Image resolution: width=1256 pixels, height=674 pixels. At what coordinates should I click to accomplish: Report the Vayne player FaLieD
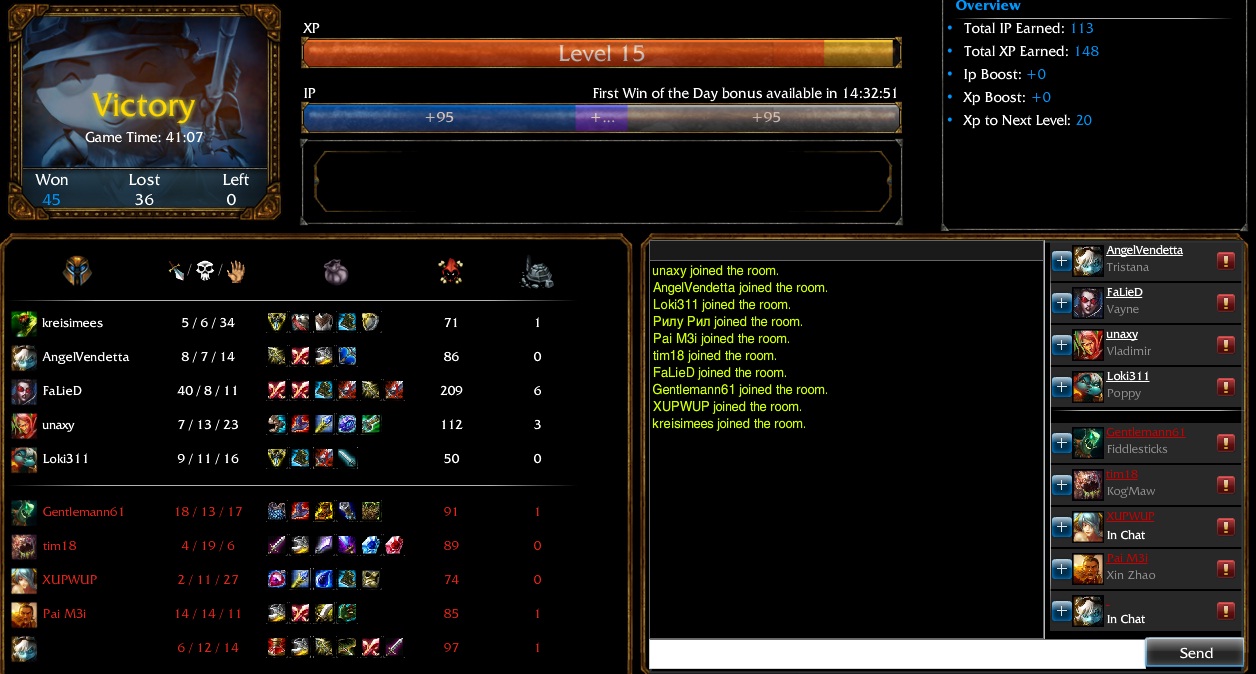[x=1225, y=303]
